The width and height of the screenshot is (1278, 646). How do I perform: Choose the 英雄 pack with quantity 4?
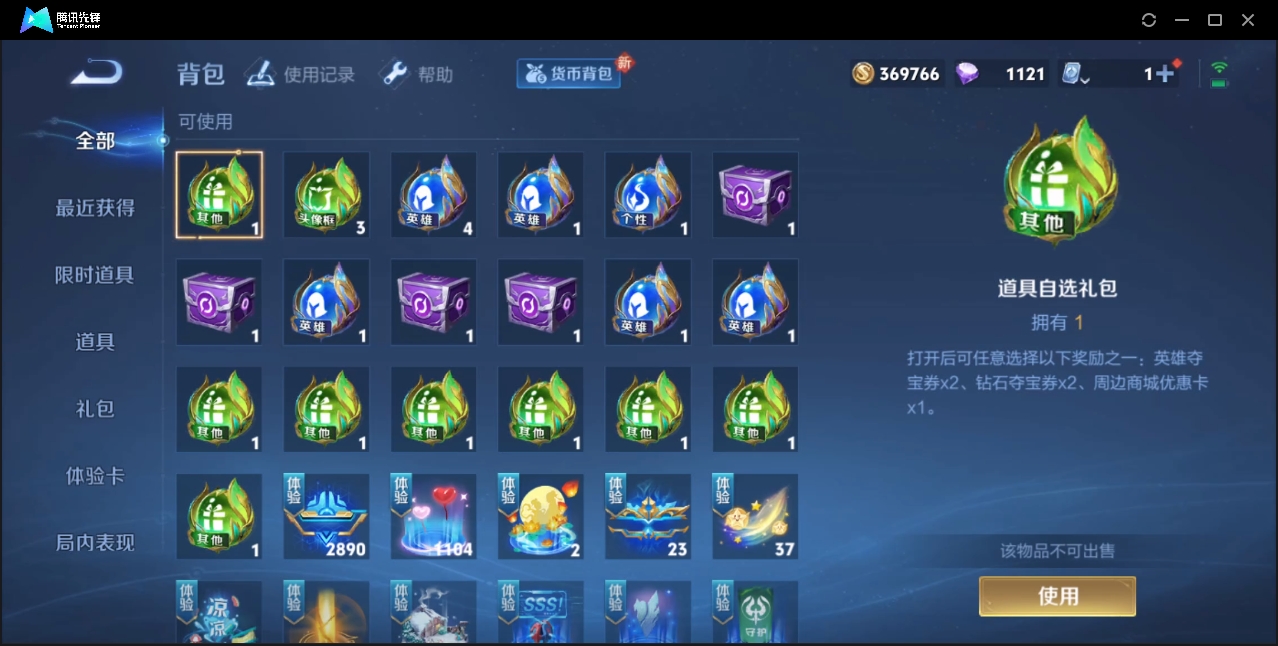coord(433,195)
